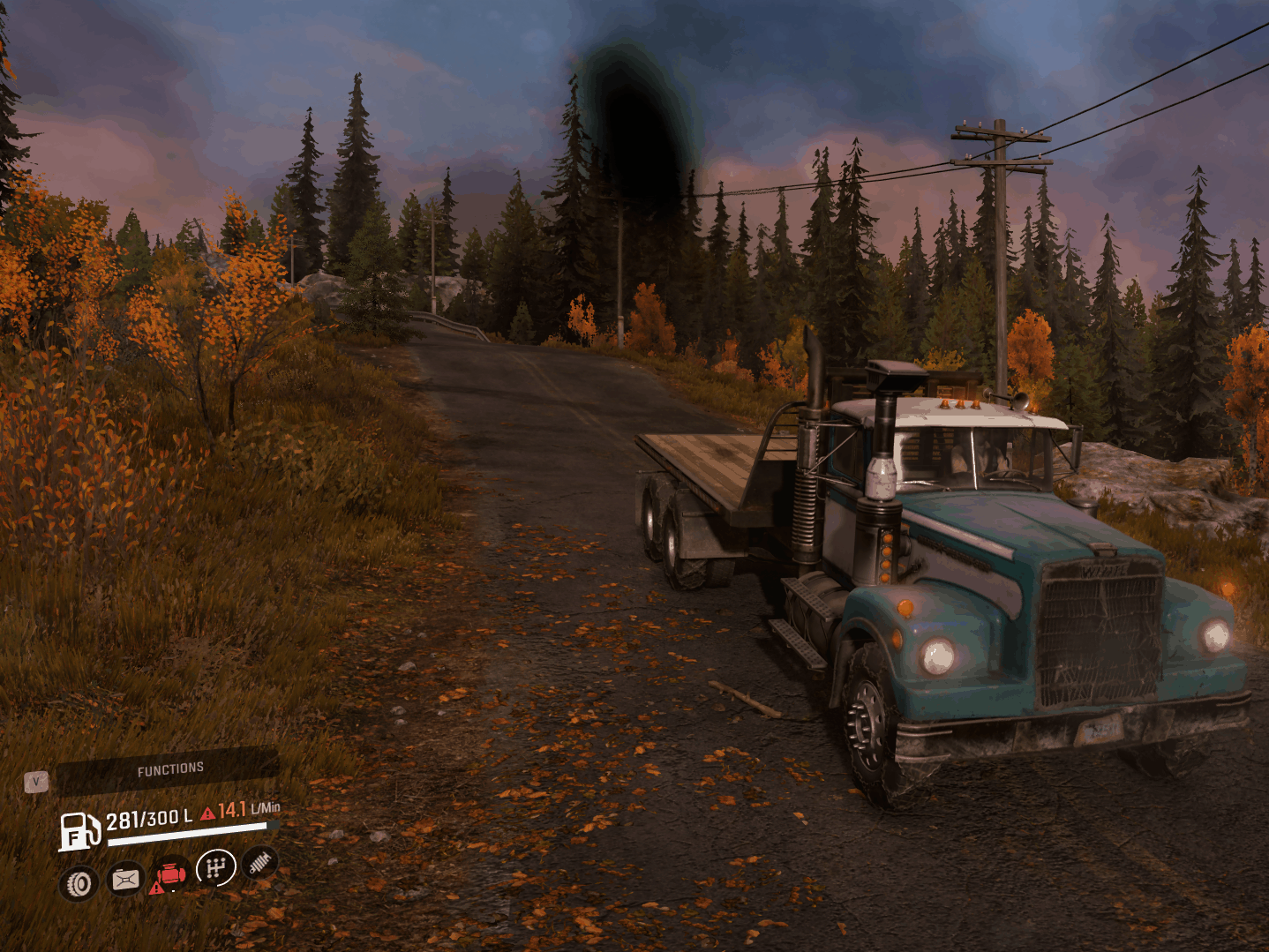Click the fuel canister icon
The image size is (1269, 952).
point(125,879)
